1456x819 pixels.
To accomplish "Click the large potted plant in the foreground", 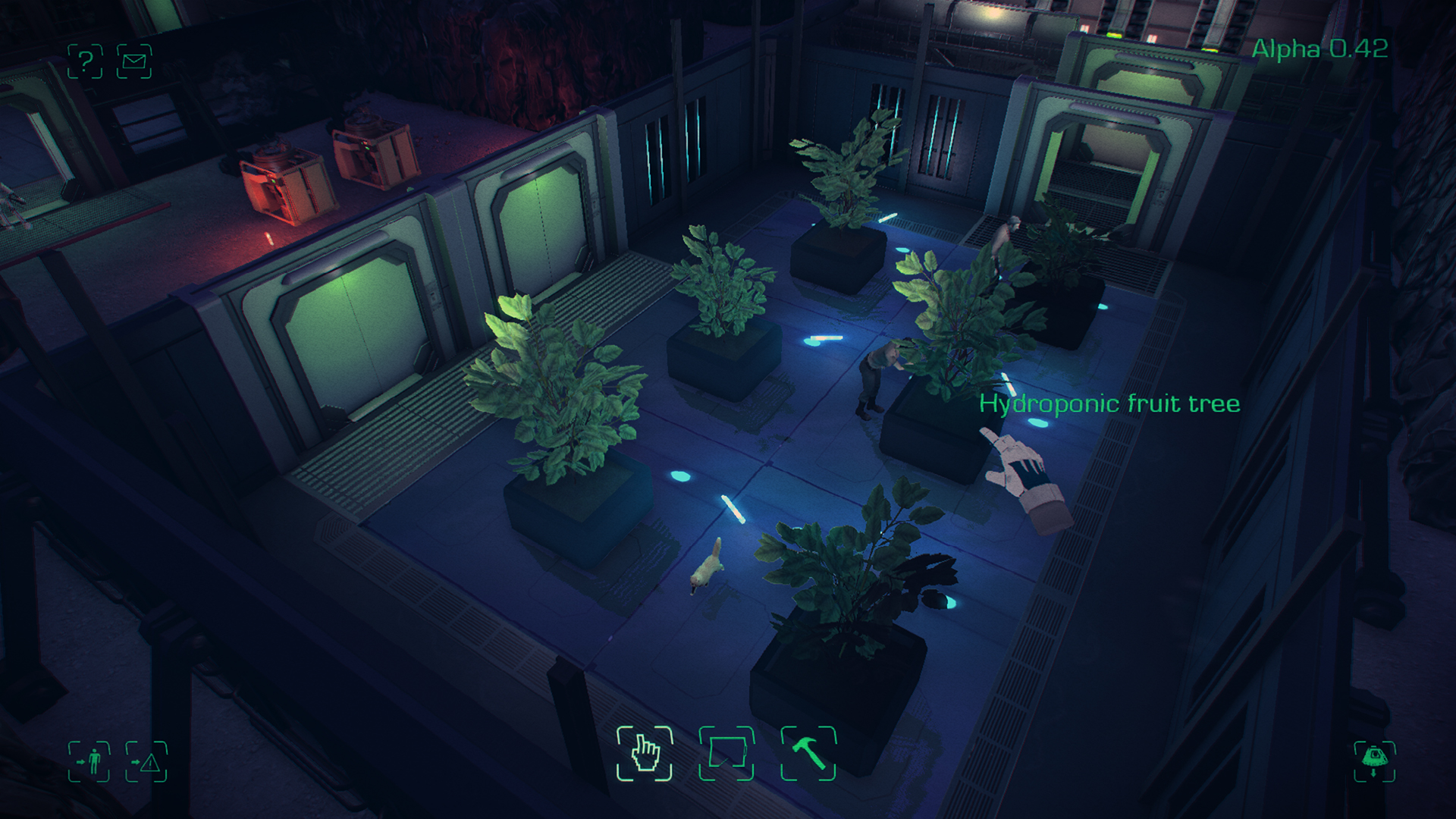I will pyautogui.click(x=561, y=402).
